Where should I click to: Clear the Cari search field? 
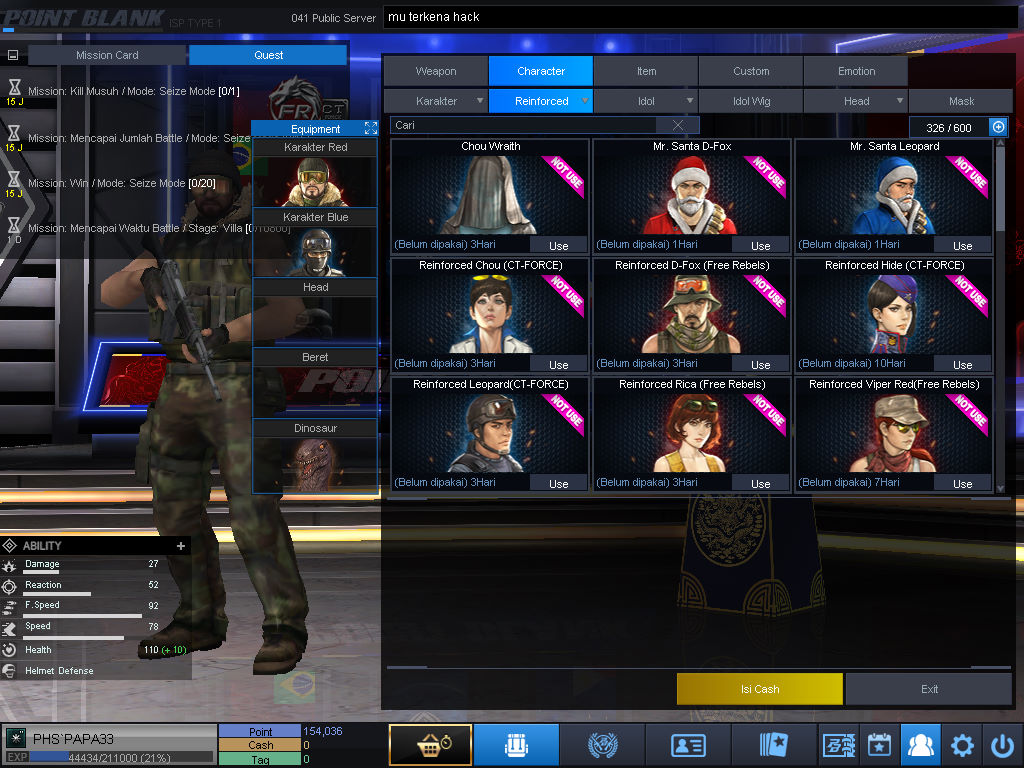(678, 126)
